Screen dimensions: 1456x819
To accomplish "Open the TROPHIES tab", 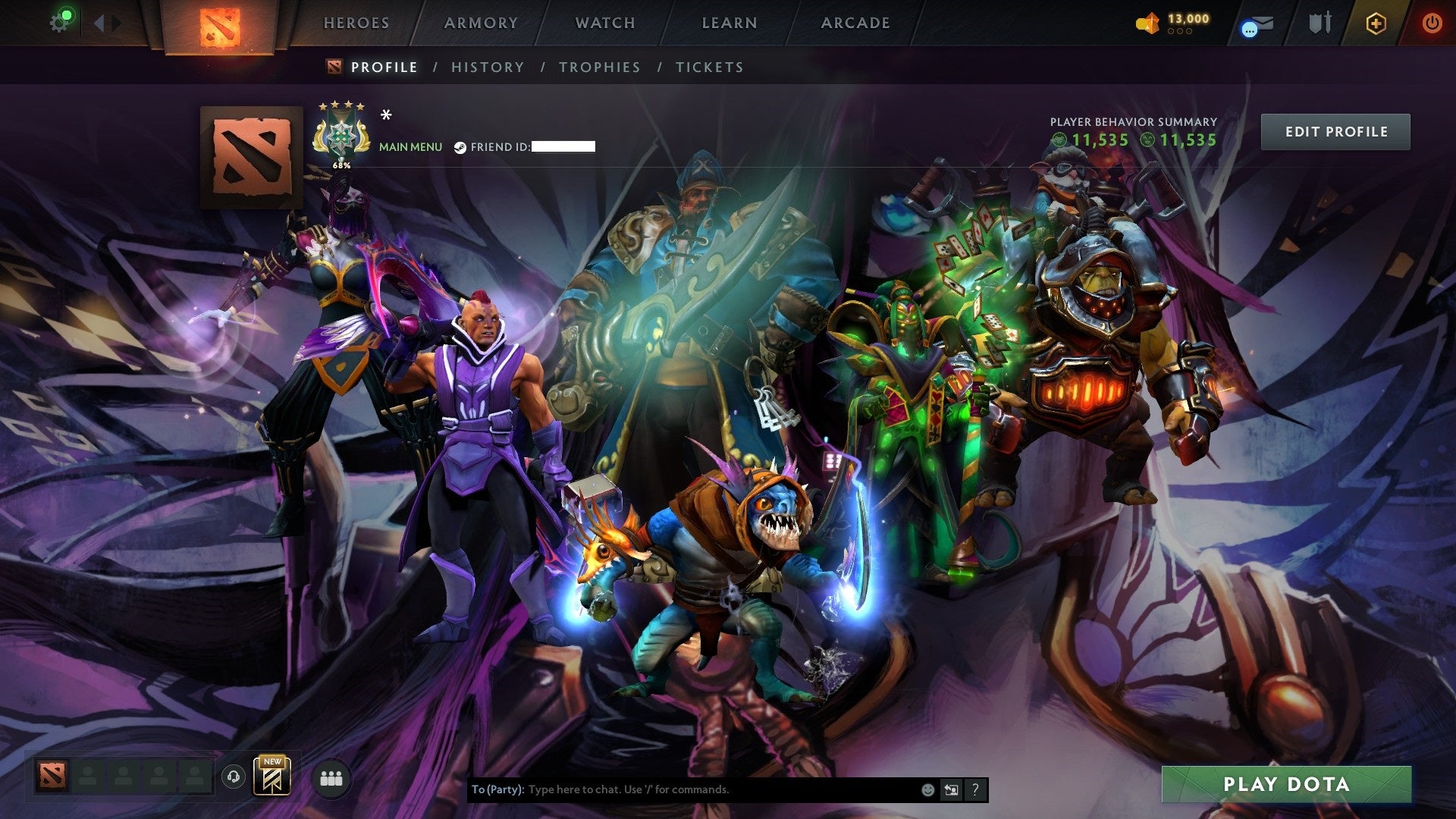I will point(600,67).
